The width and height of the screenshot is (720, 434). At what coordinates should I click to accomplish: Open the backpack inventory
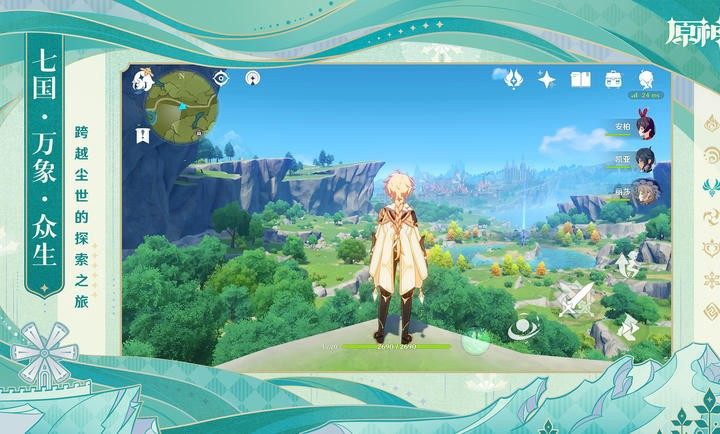pyautogui.click(x=613, y=78)
